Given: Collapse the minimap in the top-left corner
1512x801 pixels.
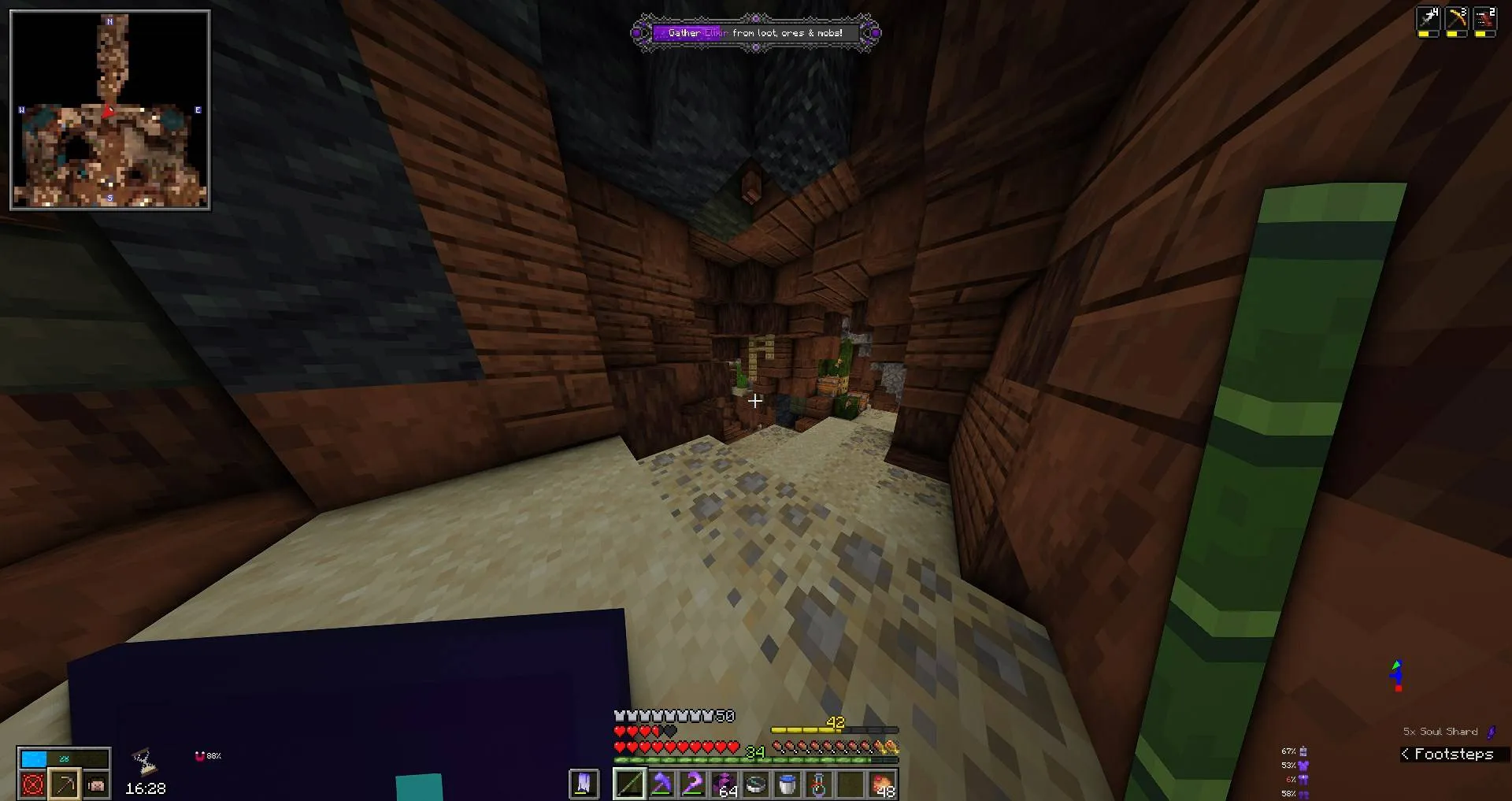Looking at the screenshot, I should click(x=110, y=110).
